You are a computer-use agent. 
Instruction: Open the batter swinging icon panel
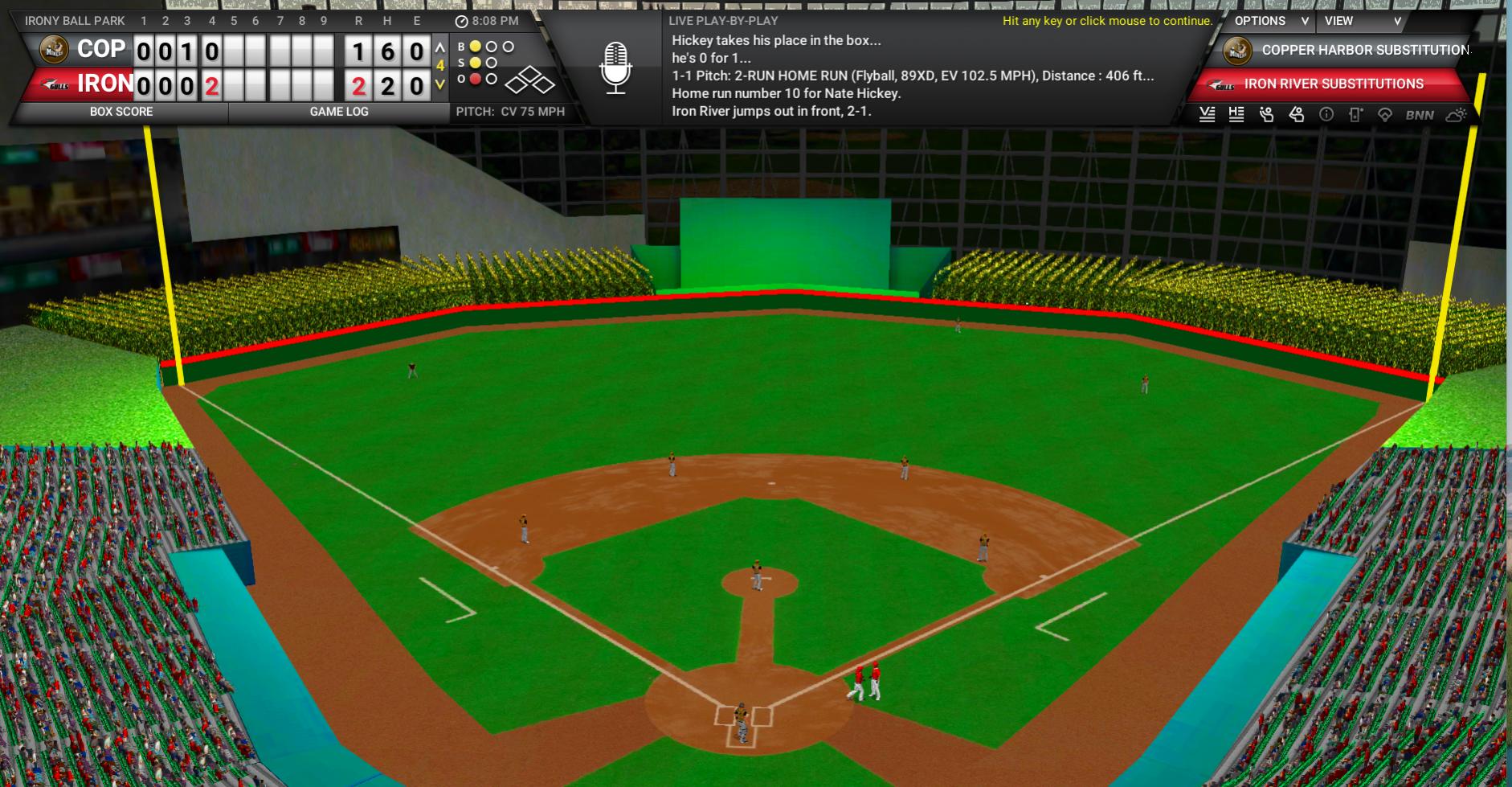tap(1297, 115)
